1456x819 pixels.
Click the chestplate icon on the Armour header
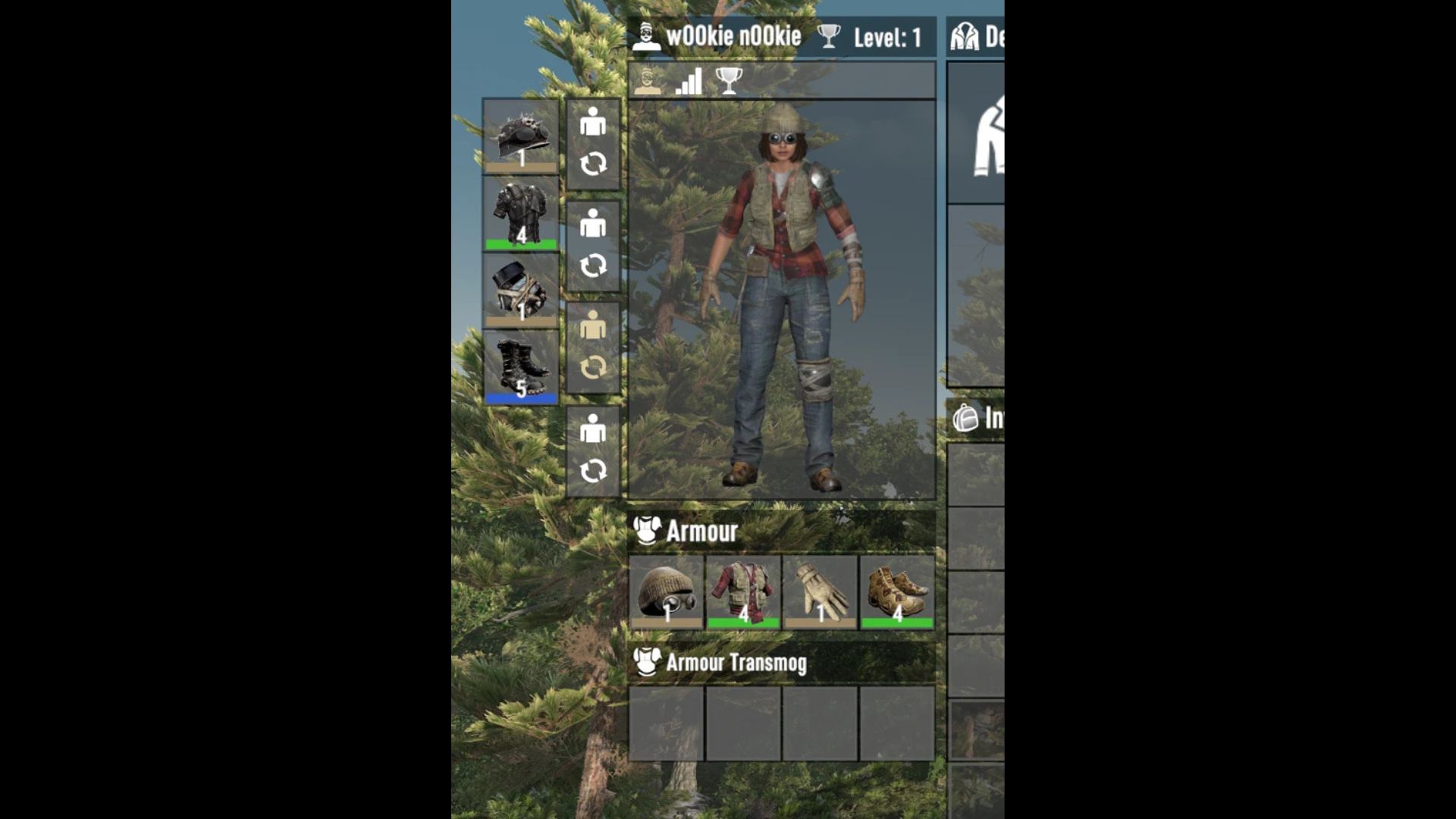[646, 531]
